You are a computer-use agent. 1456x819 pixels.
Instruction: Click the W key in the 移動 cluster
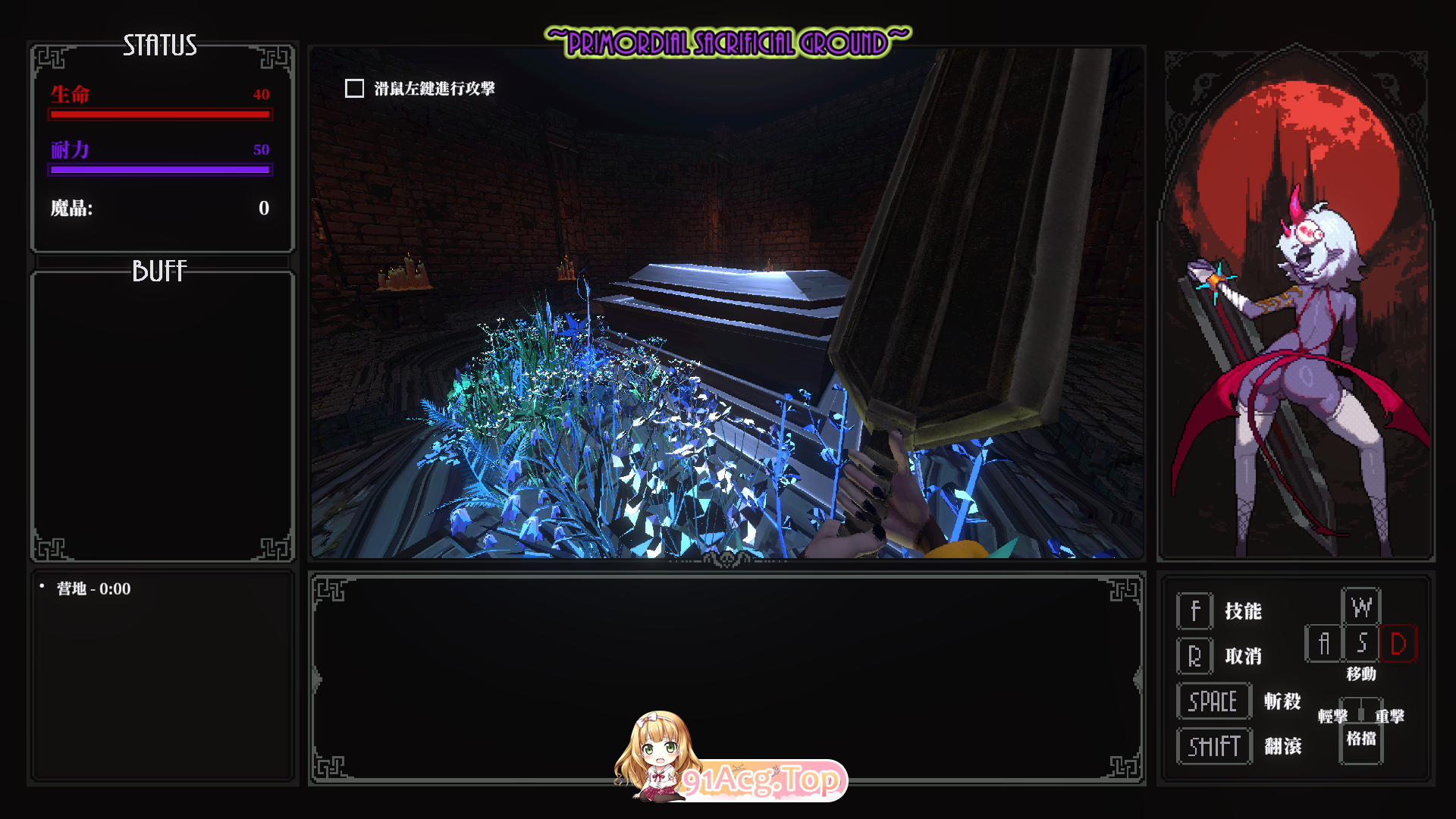click(1363, 607)
